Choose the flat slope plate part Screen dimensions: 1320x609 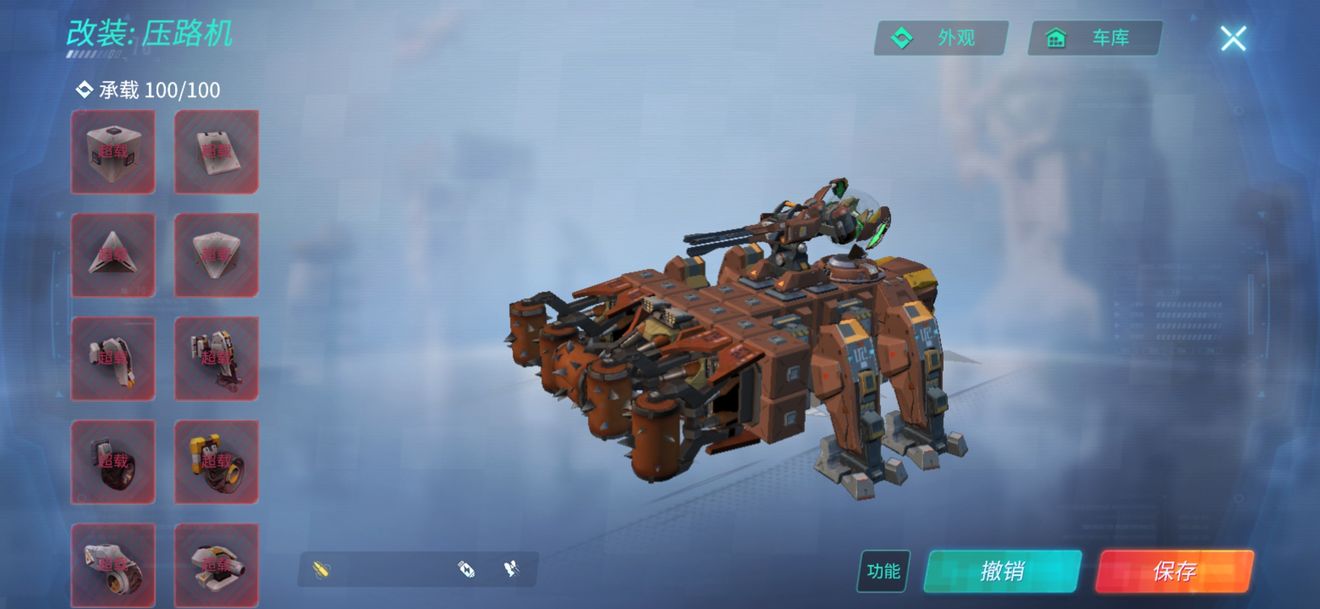[x=216, y=152]
